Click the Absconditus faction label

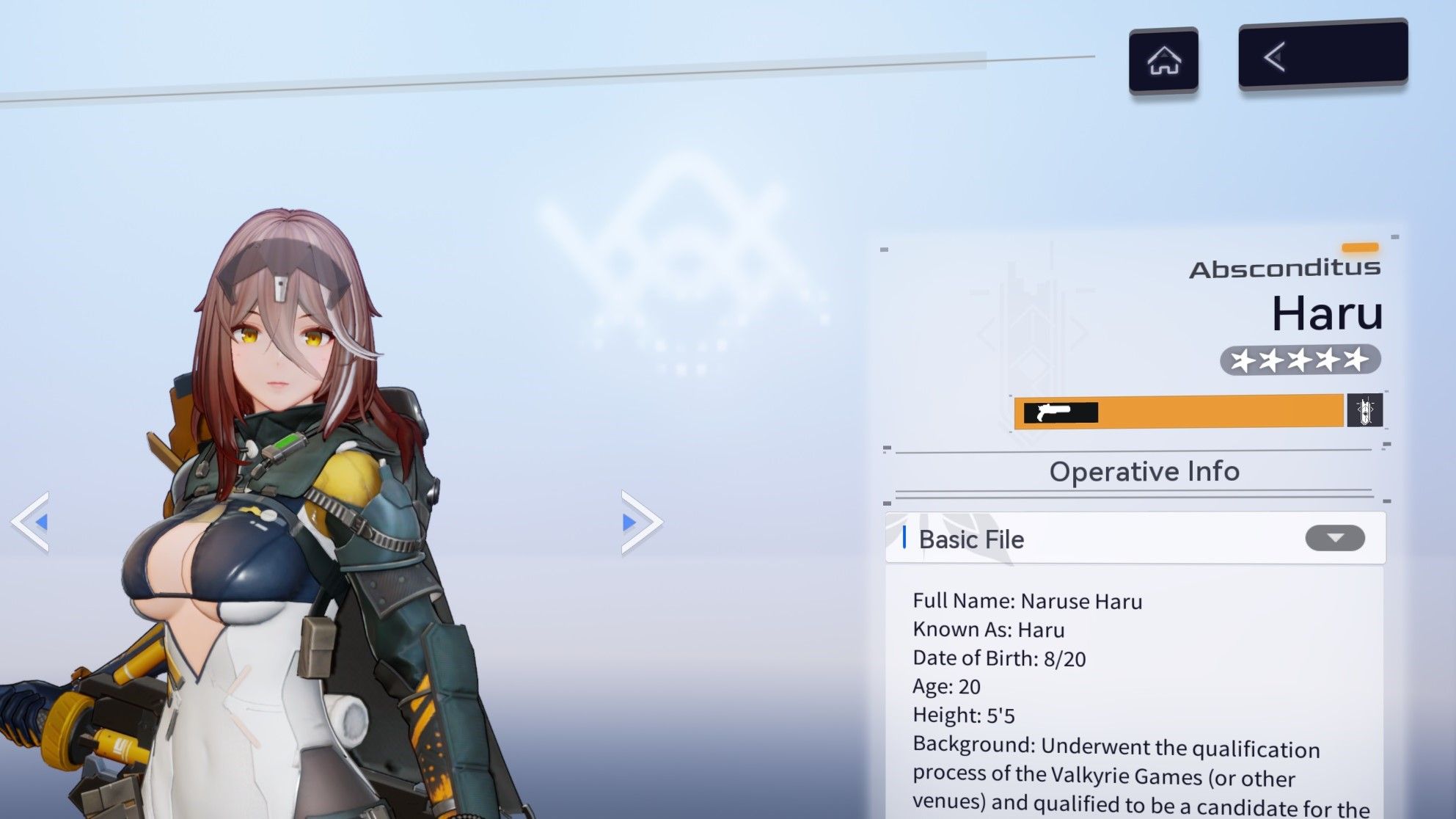click(x=1284, y=268)
